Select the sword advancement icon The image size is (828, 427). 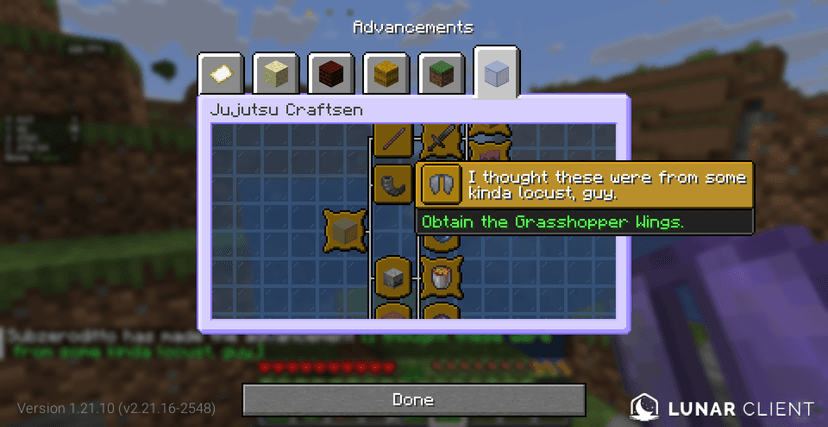[x=437, y=139]
